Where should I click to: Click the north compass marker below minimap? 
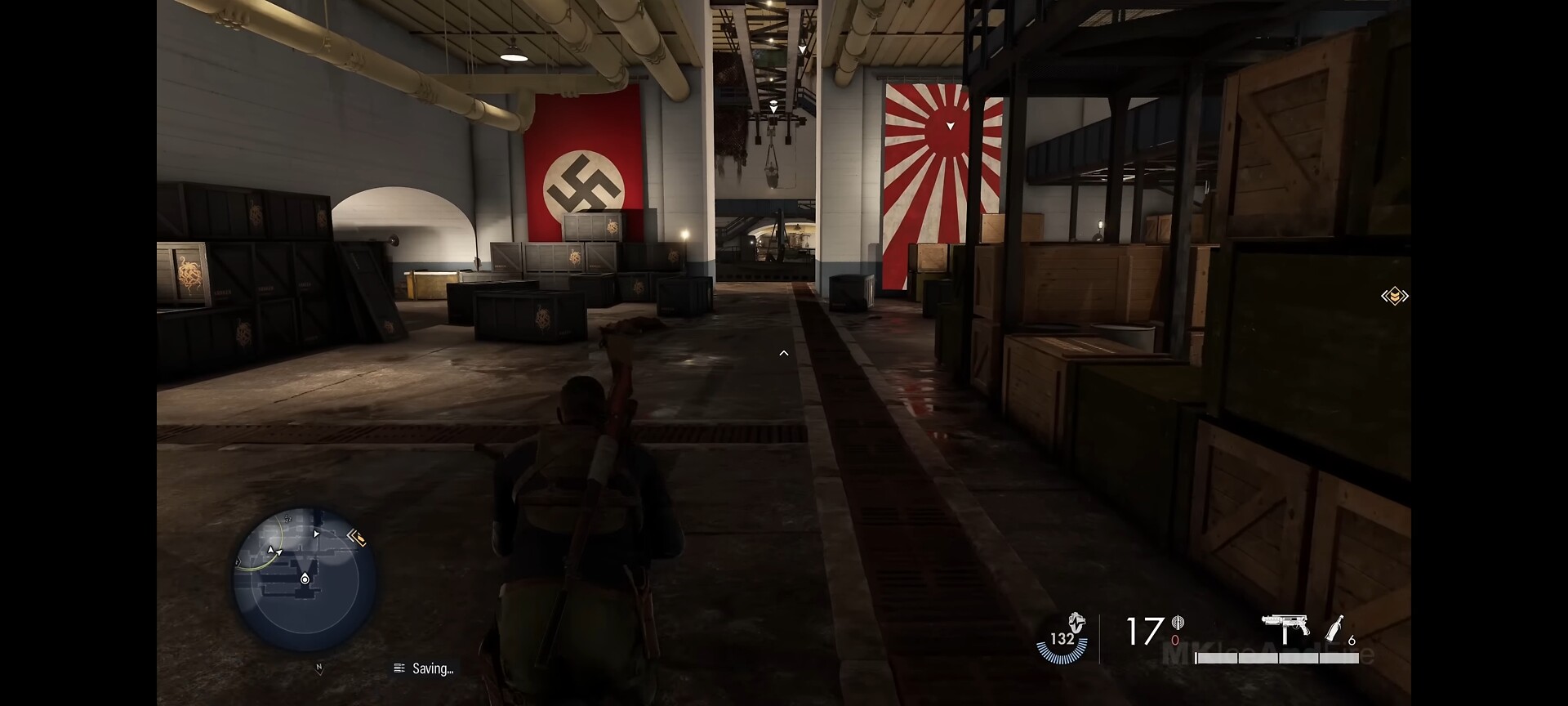pyautogui.click(x=319, y=668)
